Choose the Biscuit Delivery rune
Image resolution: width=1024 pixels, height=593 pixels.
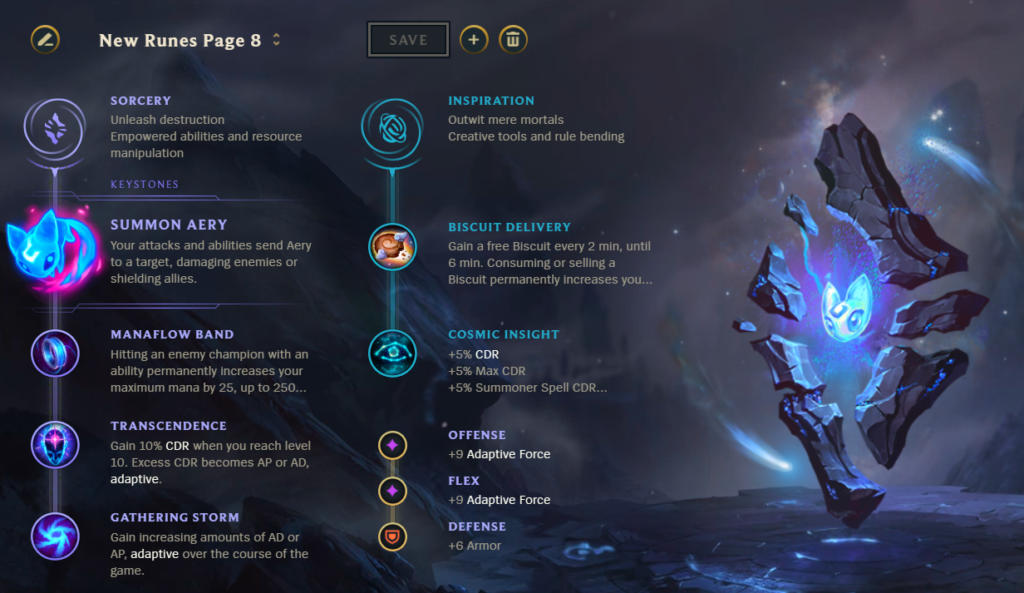[392, 247]
